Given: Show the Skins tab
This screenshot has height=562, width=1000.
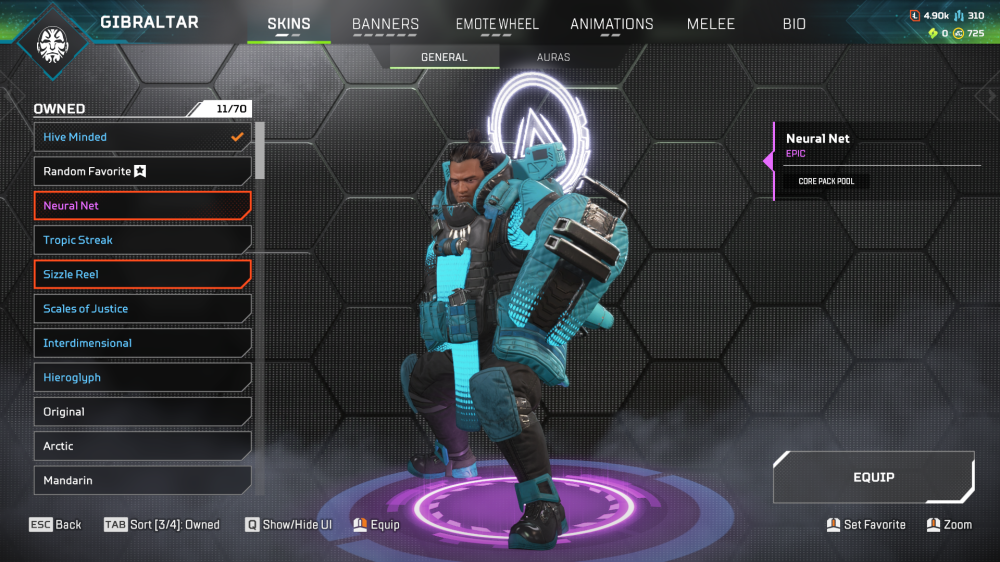Looking at the screenshot, I should click(289, 24).
